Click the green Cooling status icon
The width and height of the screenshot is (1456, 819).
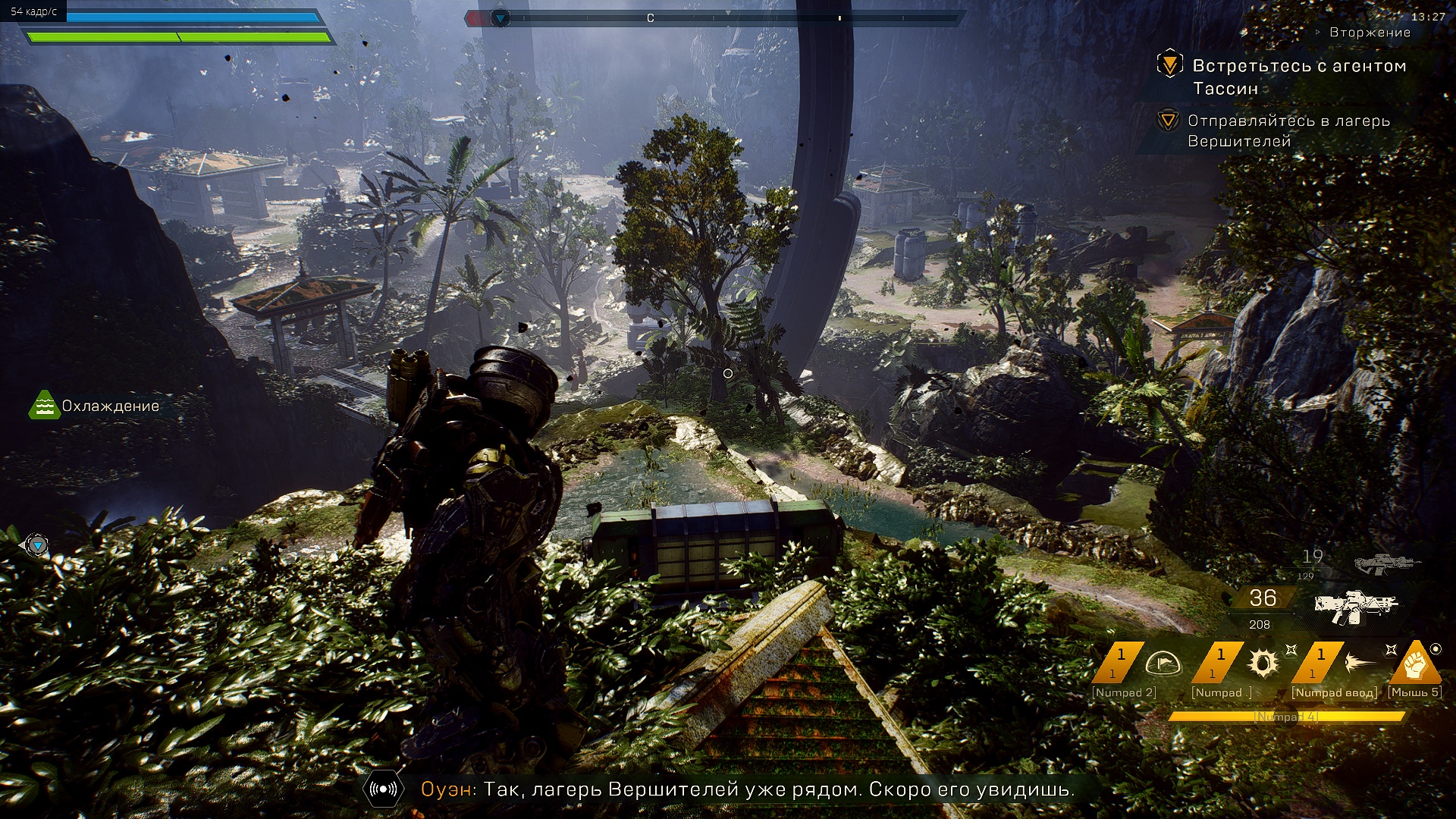(x=44, y=406)
